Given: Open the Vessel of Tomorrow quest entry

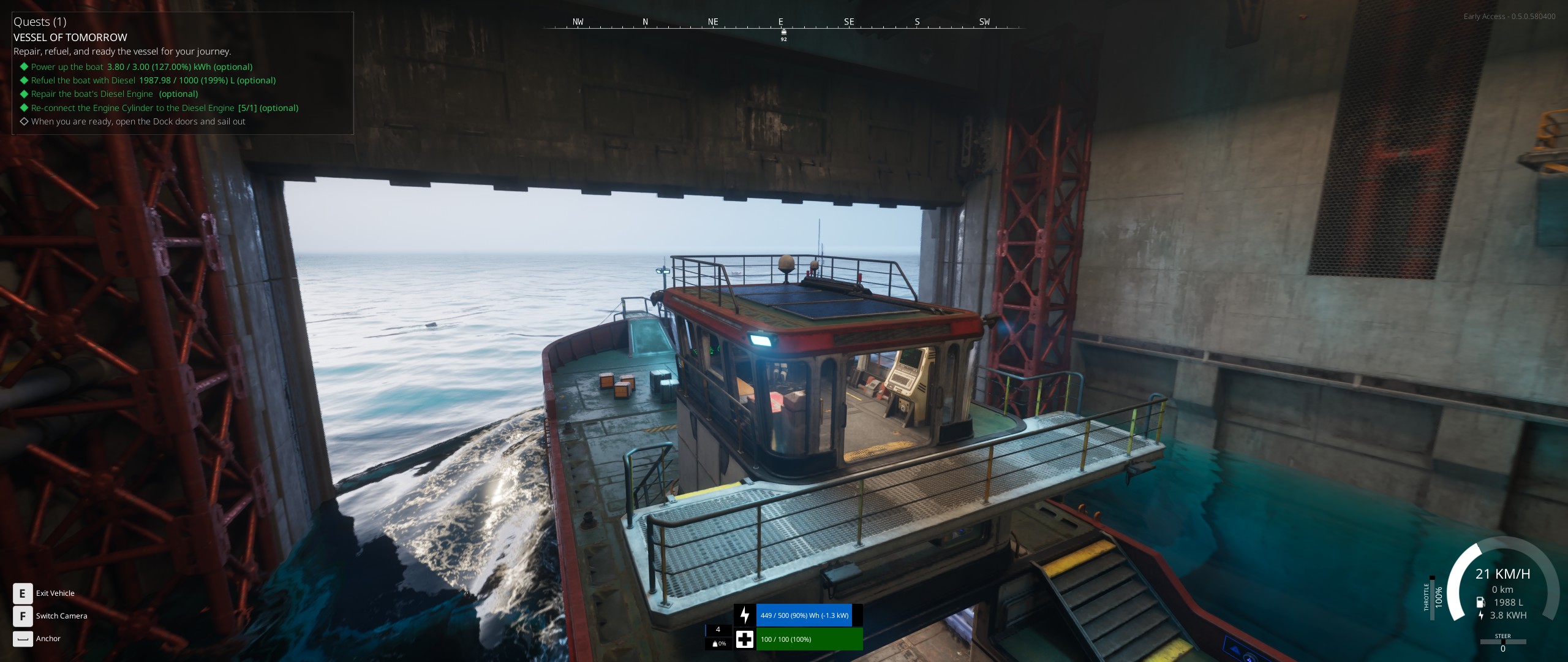Looking at the screenshot, I should pos(70,37).
